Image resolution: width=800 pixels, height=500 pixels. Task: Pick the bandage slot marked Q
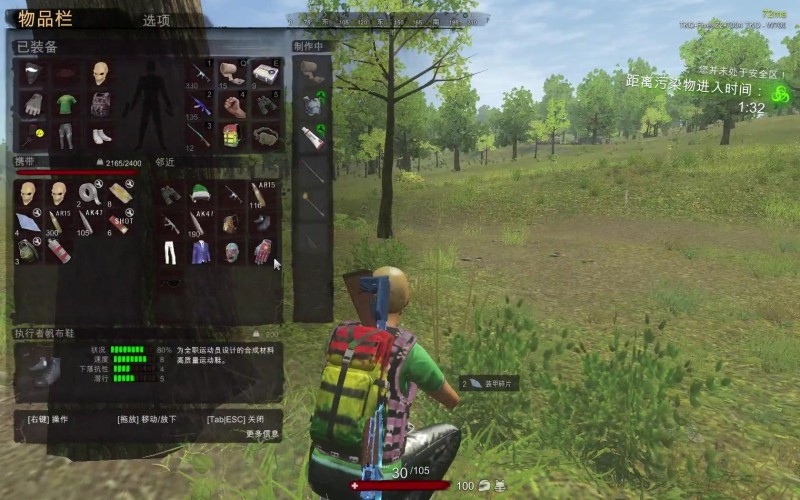click(233, 74)
